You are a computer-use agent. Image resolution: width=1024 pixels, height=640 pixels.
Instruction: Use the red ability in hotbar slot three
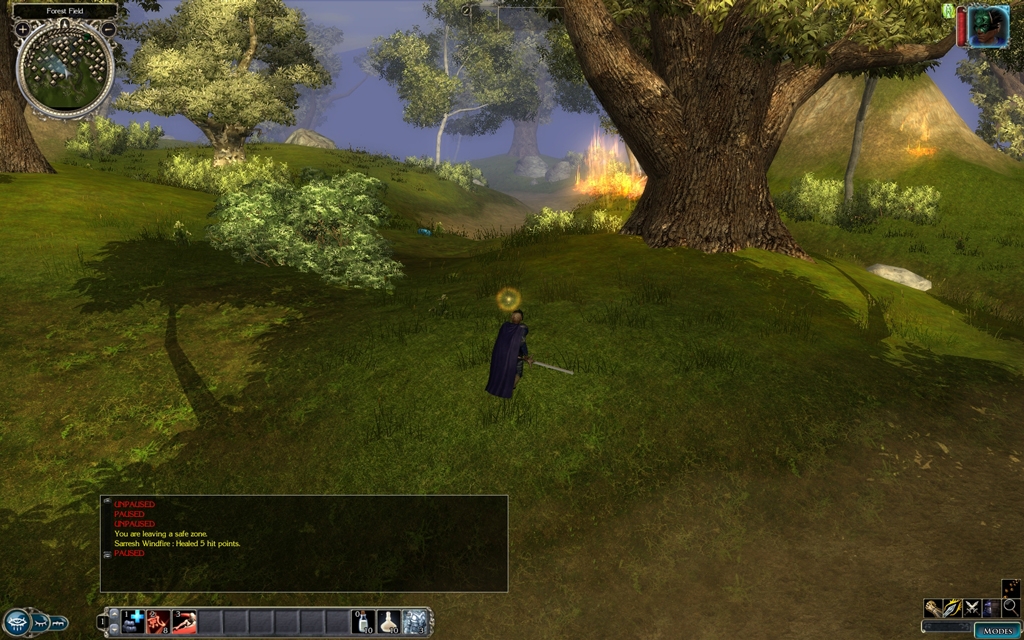click(x=184, y=622)
